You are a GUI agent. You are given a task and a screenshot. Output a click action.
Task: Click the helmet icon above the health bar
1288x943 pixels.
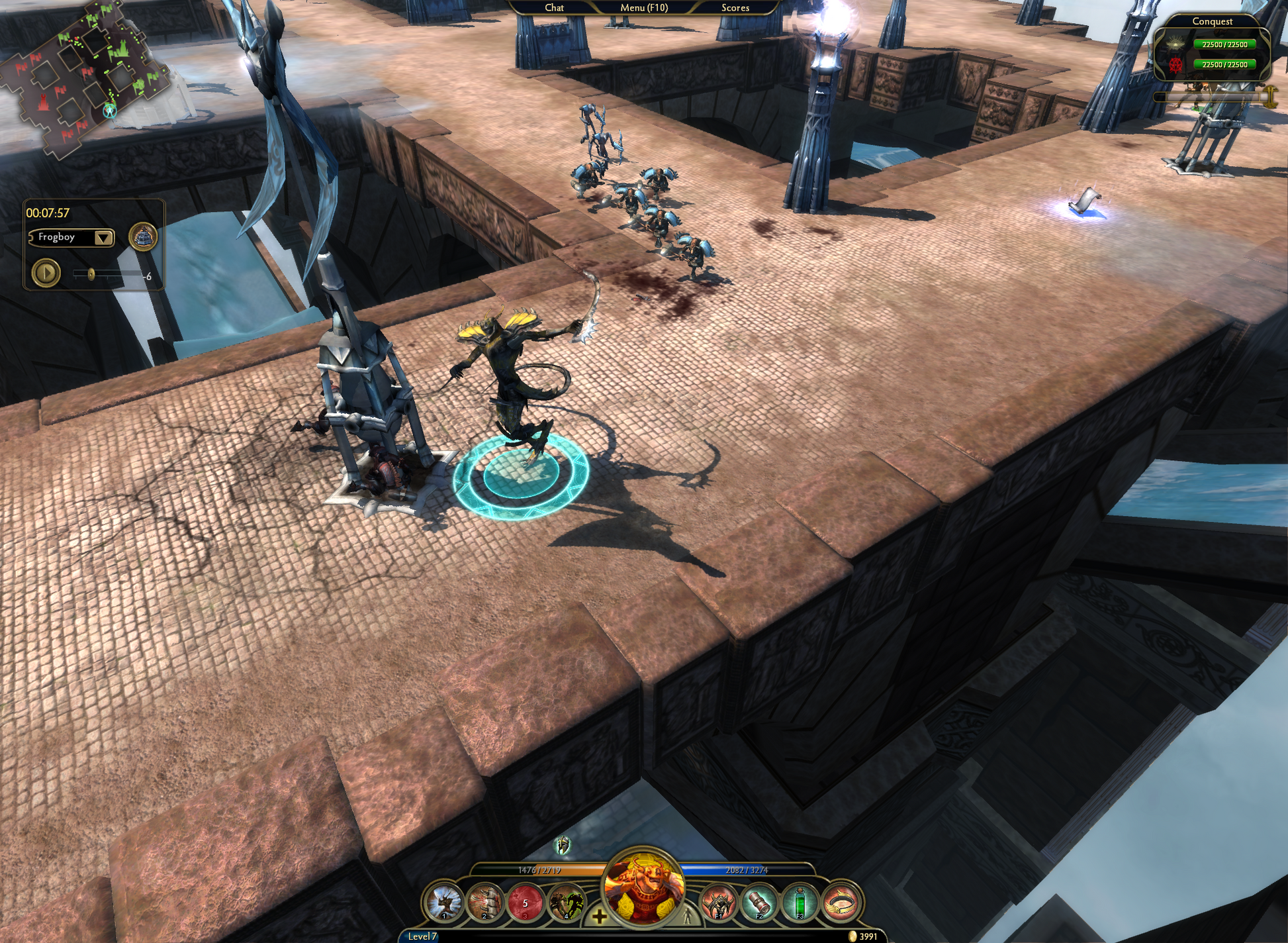click(563, 844)
